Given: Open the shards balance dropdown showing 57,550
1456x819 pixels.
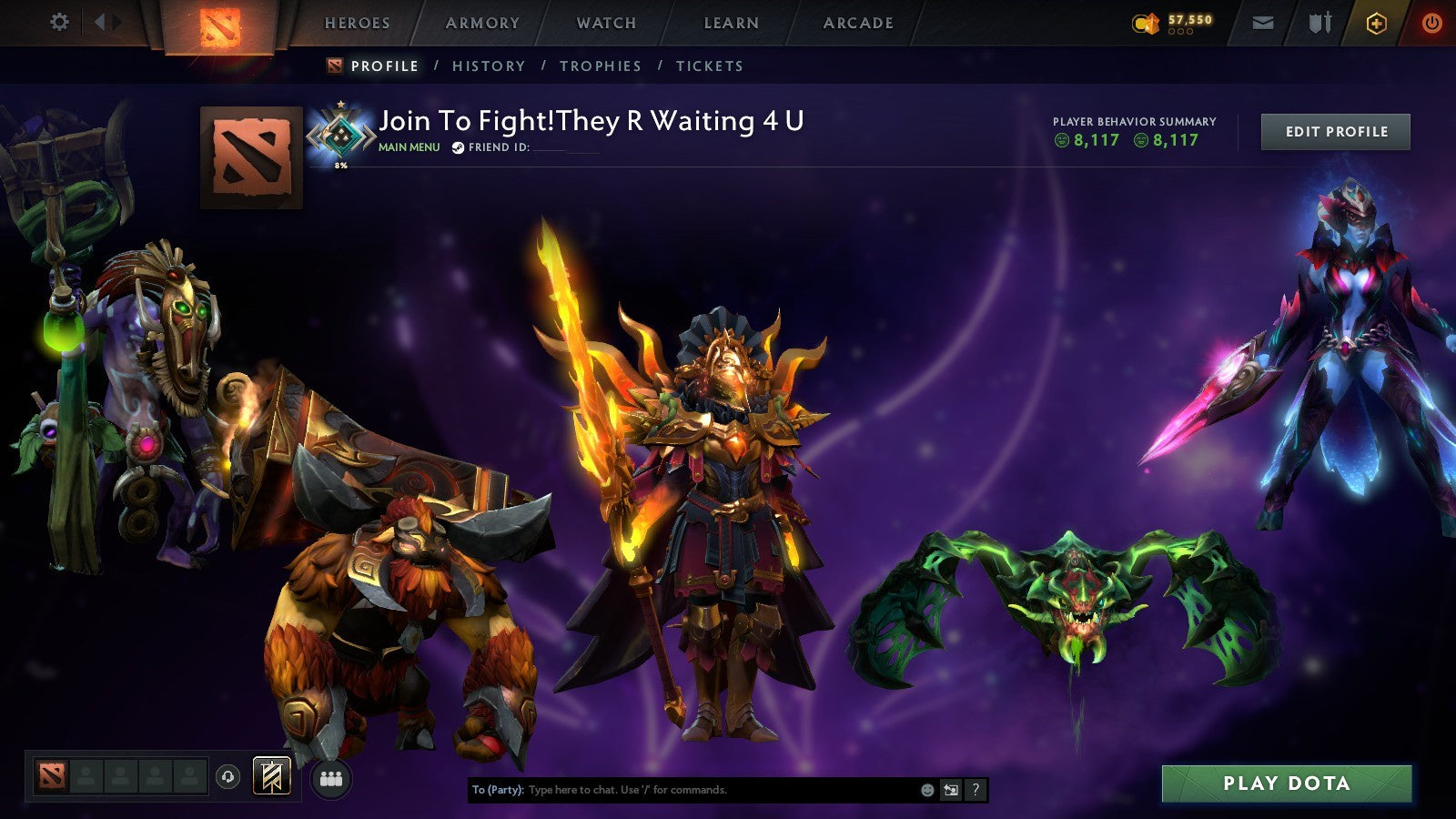Looking at the screenshot, I should pos(1174,21).
